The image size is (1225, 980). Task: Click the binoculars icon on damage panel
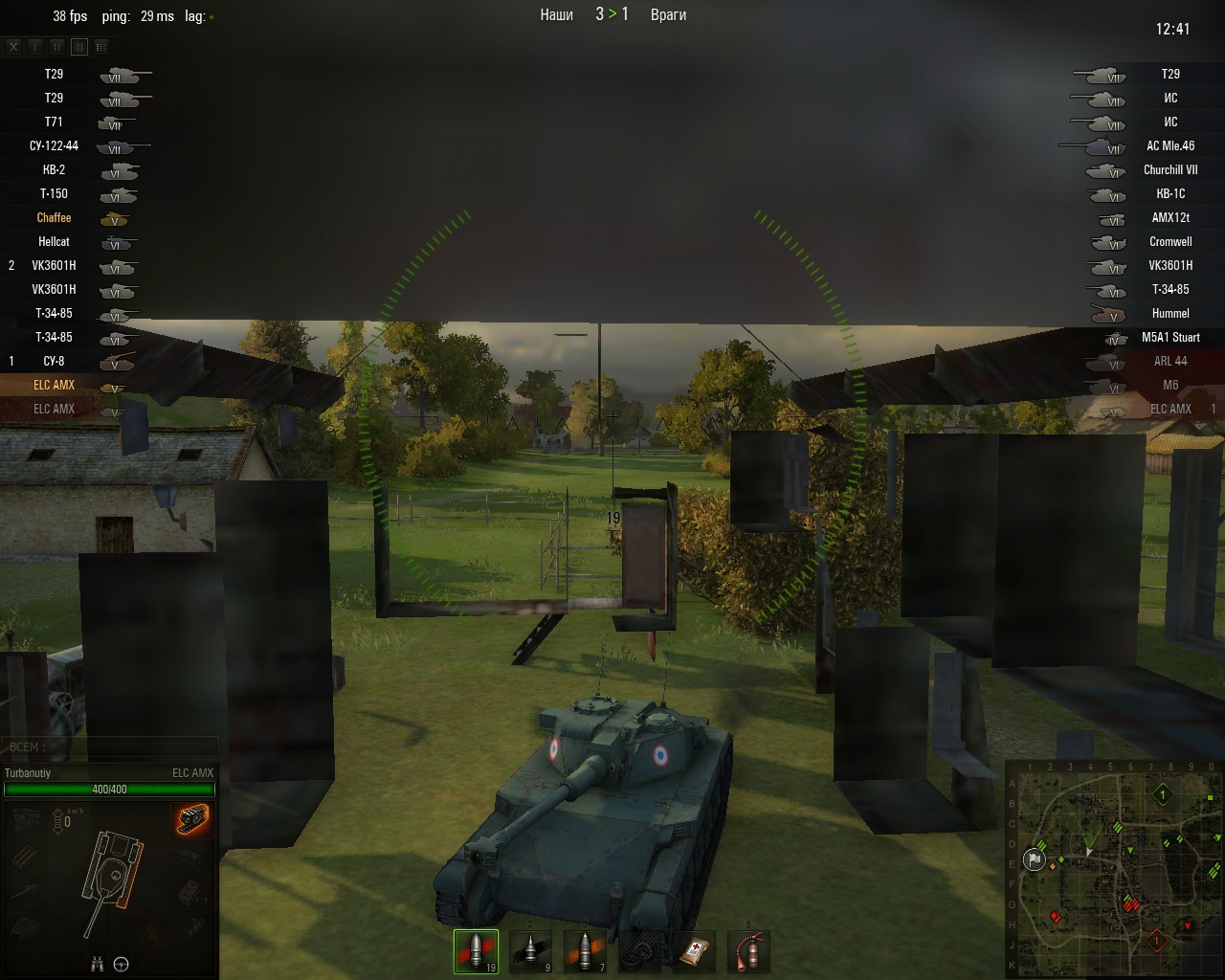tap(97, 964)
